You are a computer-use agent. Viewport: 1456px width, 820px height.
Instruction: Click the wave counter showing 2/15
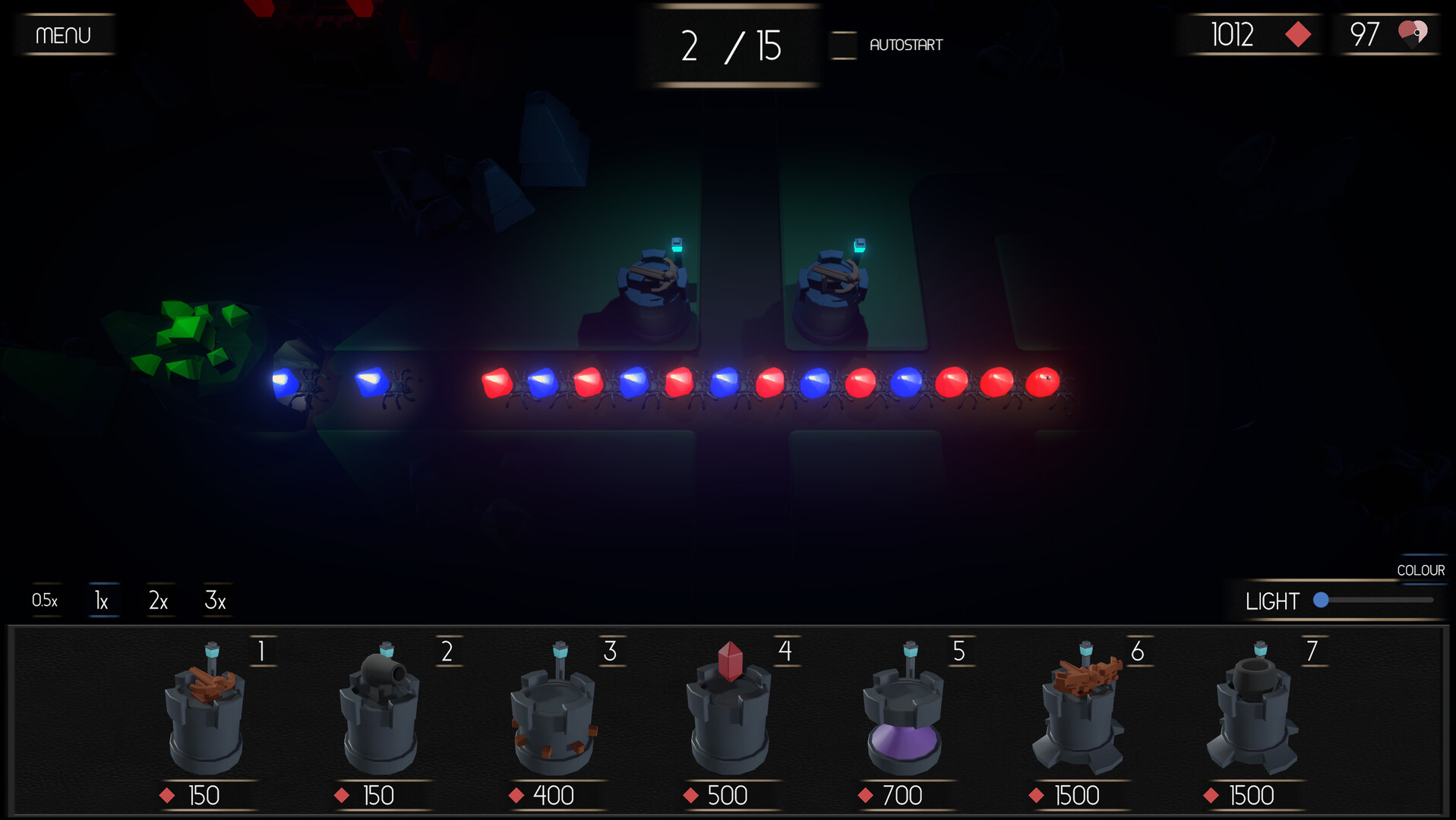point(731,46)
